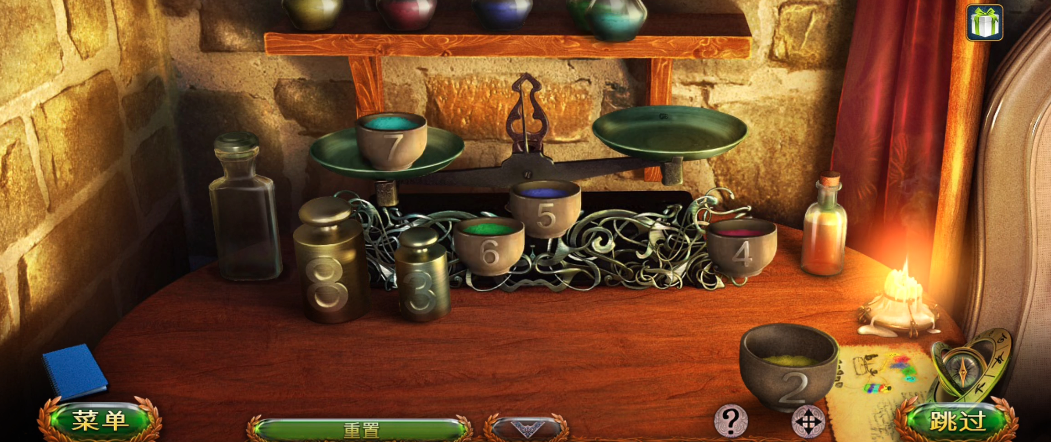Open the gift box icon
The image size is (1051, 442).
pos(984,22)
